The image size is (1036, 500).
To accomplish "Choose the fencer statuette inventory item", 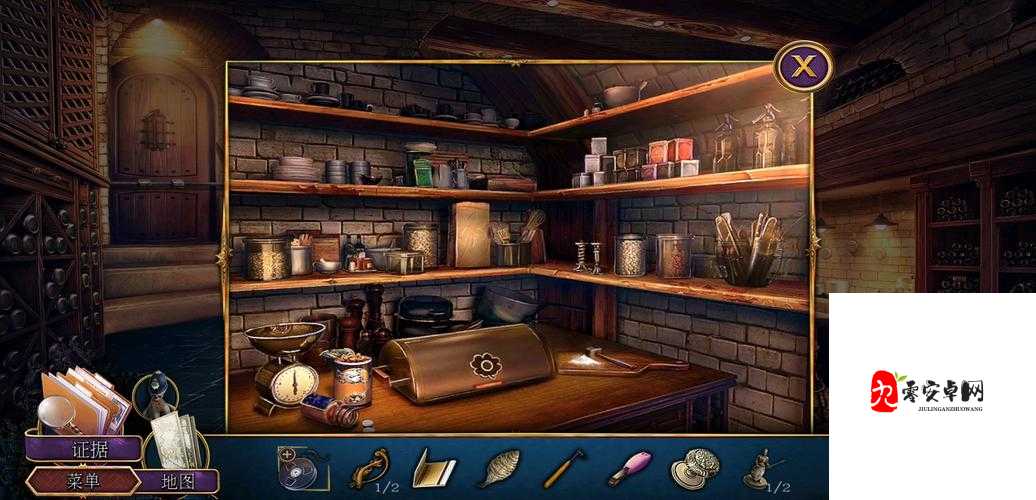I will click(758, 467).
